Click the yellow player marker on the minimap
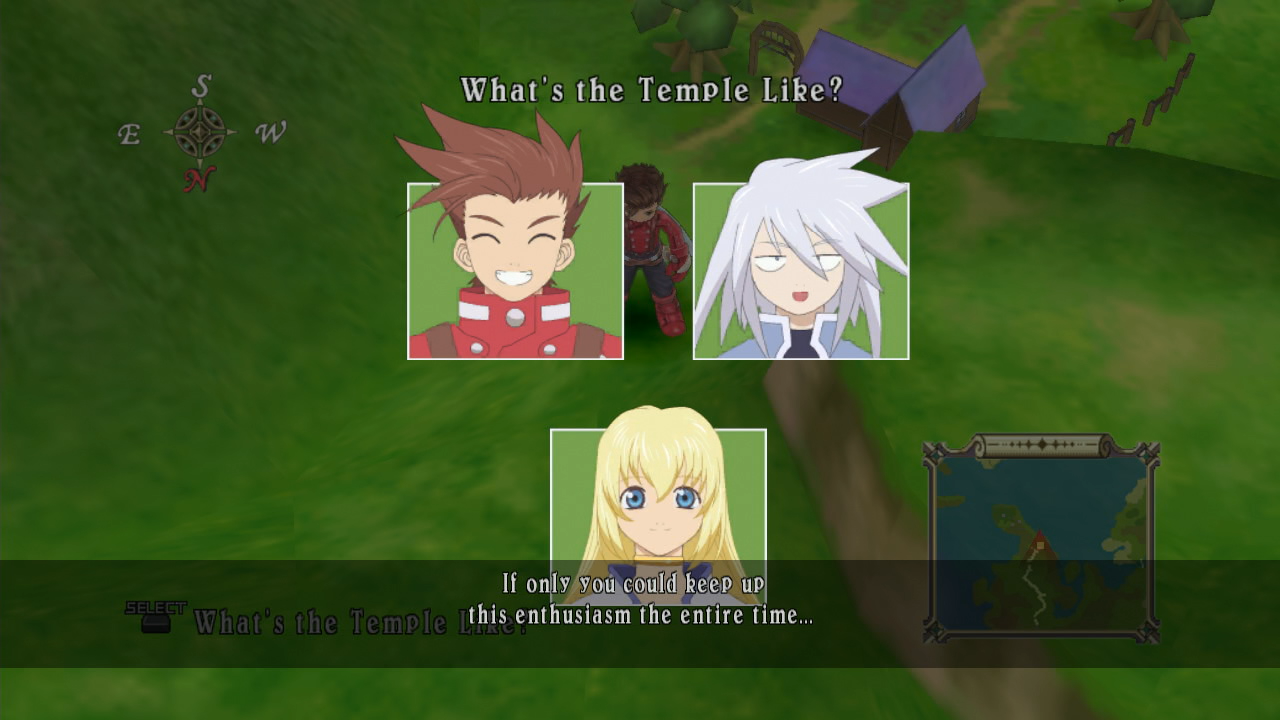This screenshot has width=1280, height=720. [x=1040, y=545]
